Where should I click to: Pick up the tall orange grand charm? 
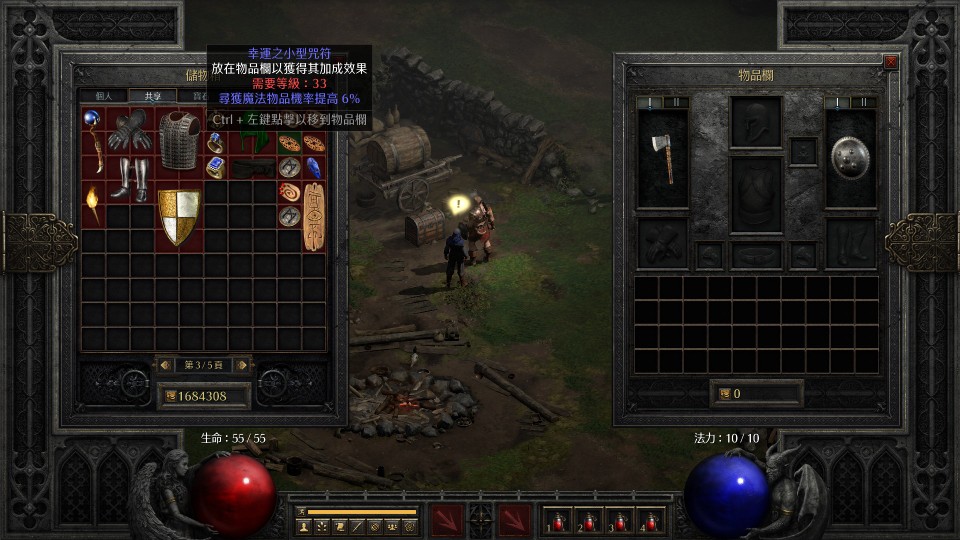coord(314,216)
